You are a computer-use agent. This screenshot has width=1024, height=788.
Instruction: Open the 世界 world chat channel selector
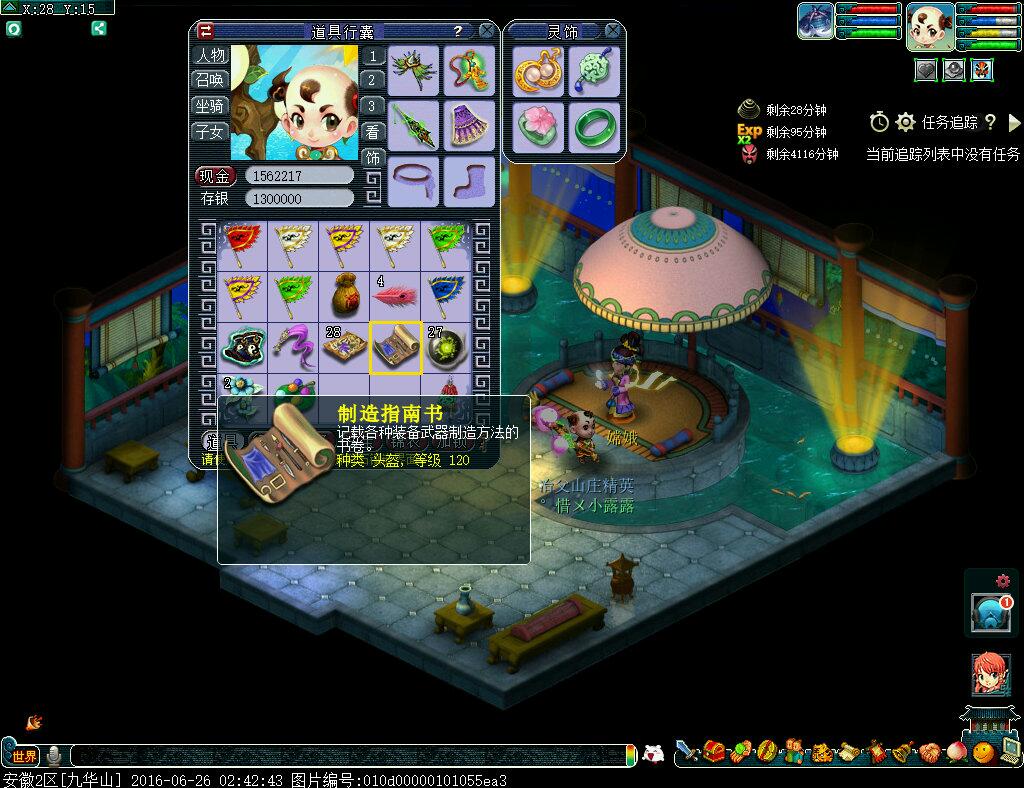(x=23, y=756)
